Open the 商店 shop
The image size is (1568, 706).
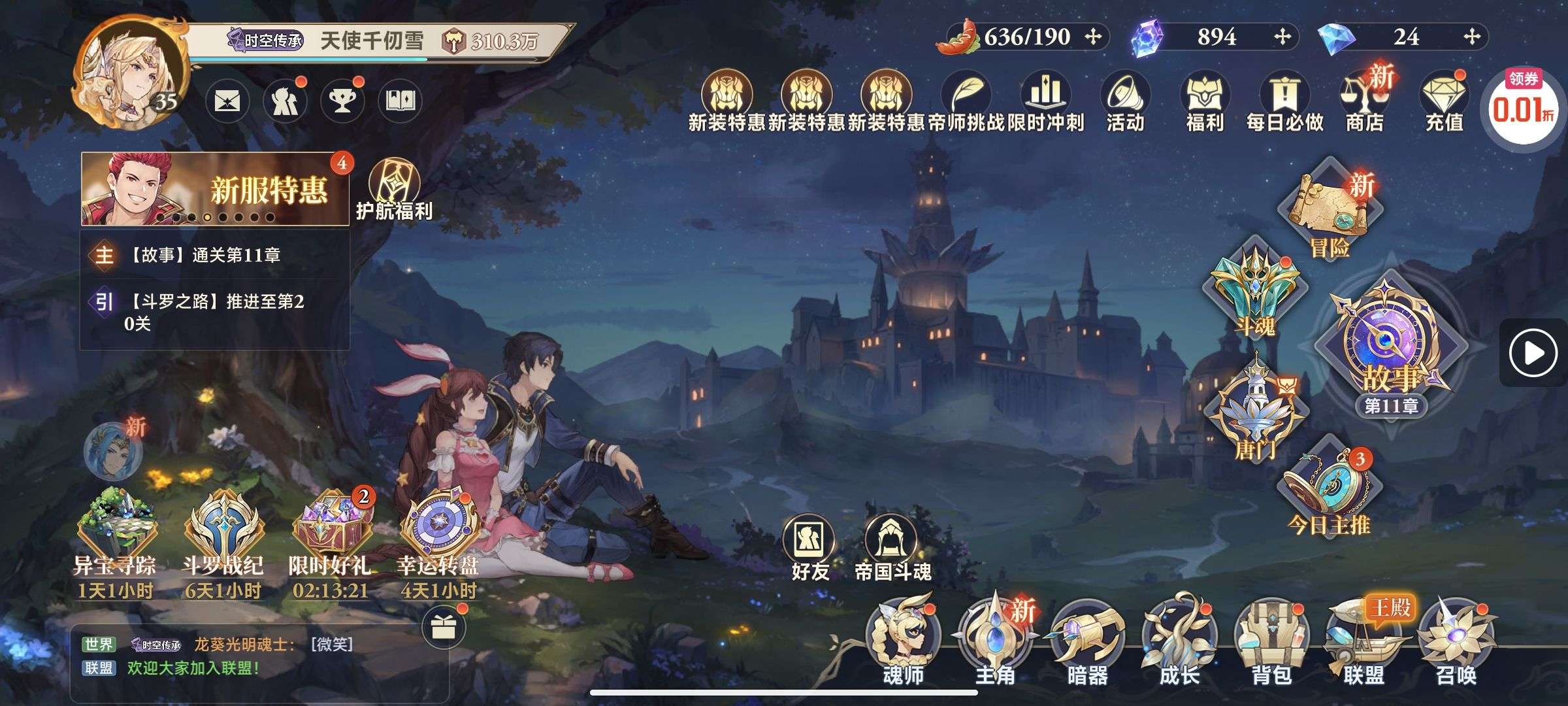coord(1364,103)
